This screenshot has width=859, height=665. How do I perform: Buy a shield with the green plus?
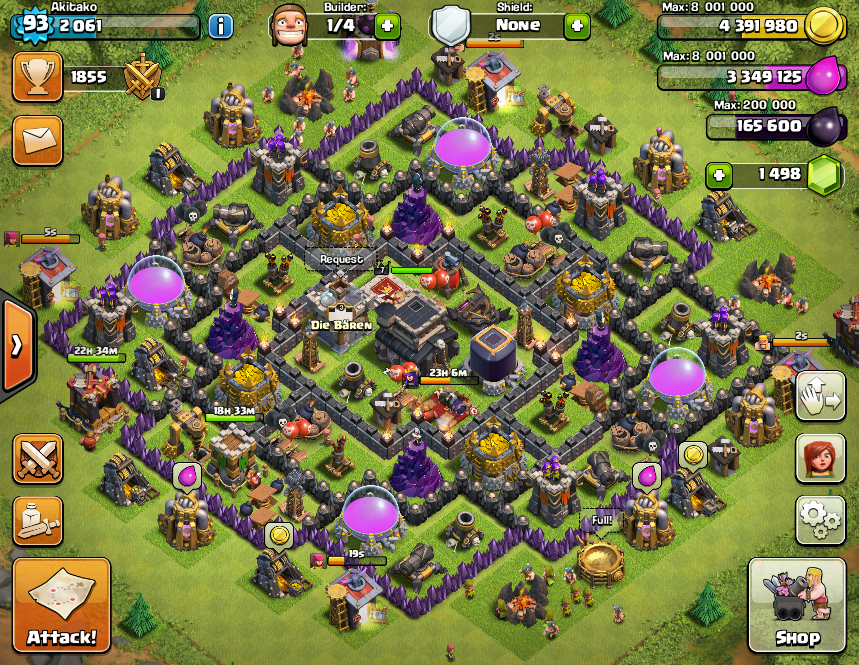click(x=577, y=26)
